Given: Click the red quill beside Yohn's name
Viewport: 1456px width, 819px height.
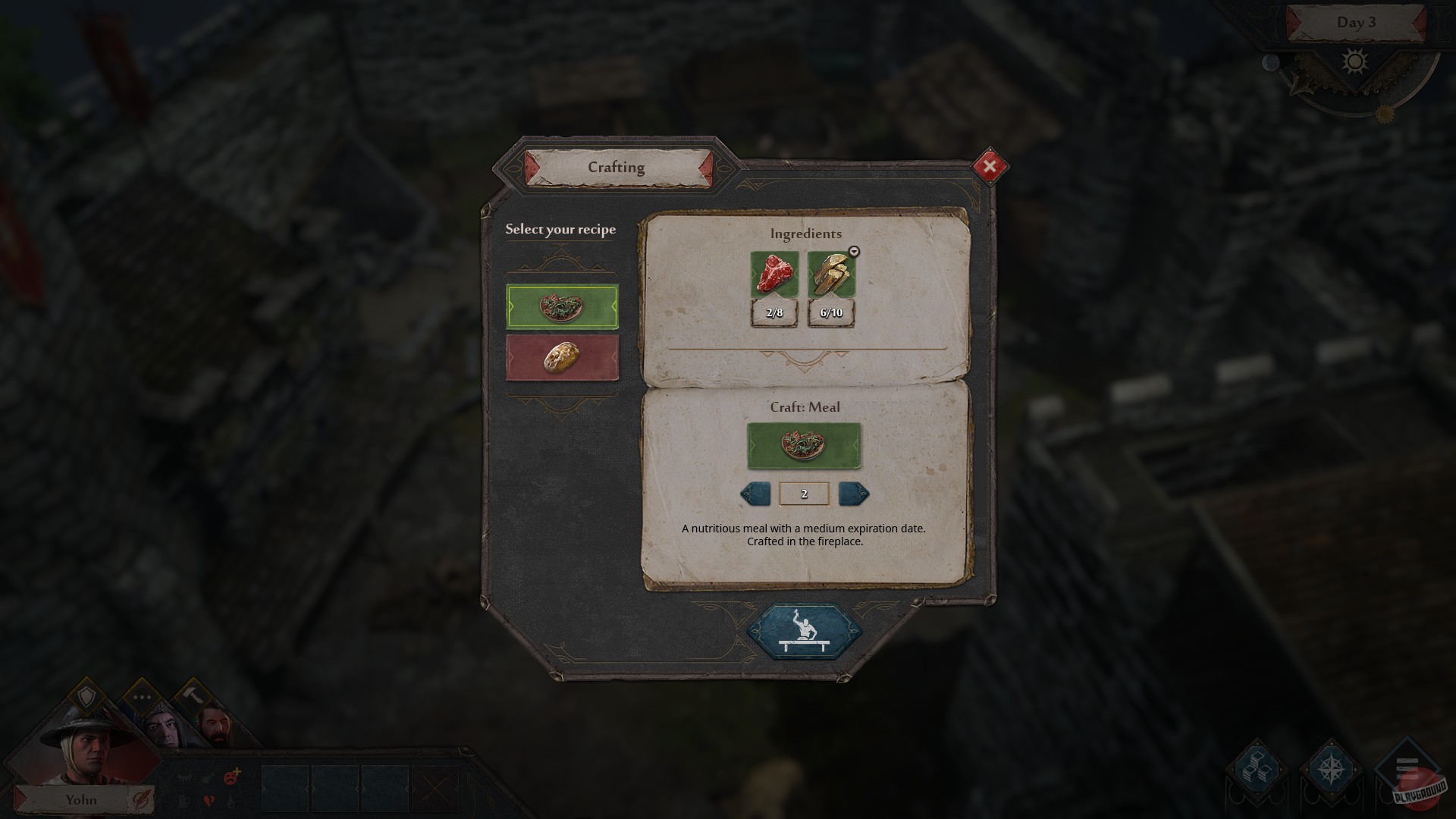Looking at the screenshot, I should point(140,800).
